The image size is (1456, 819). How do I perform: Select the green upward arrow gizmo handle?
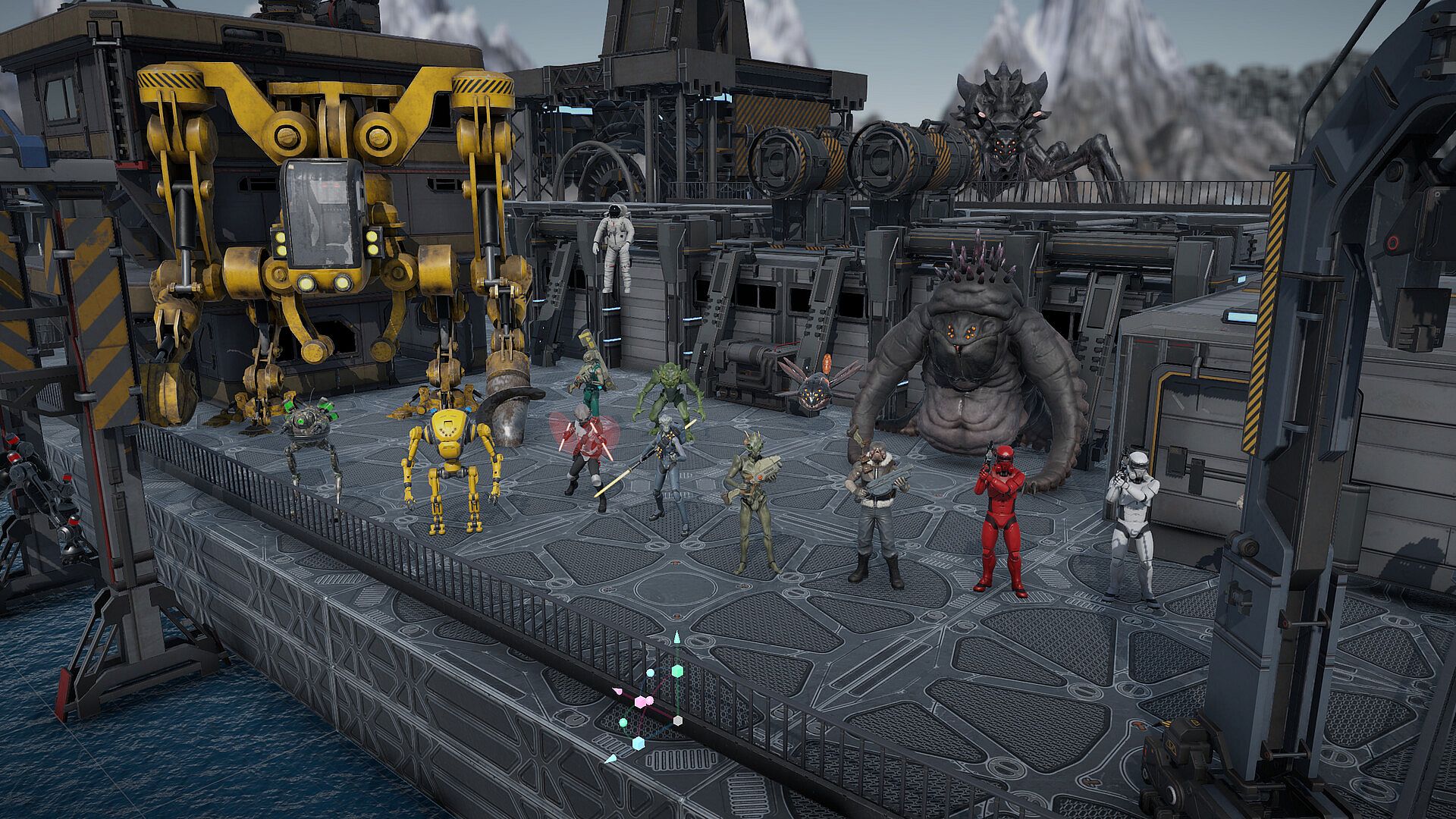tap(677, 639)
